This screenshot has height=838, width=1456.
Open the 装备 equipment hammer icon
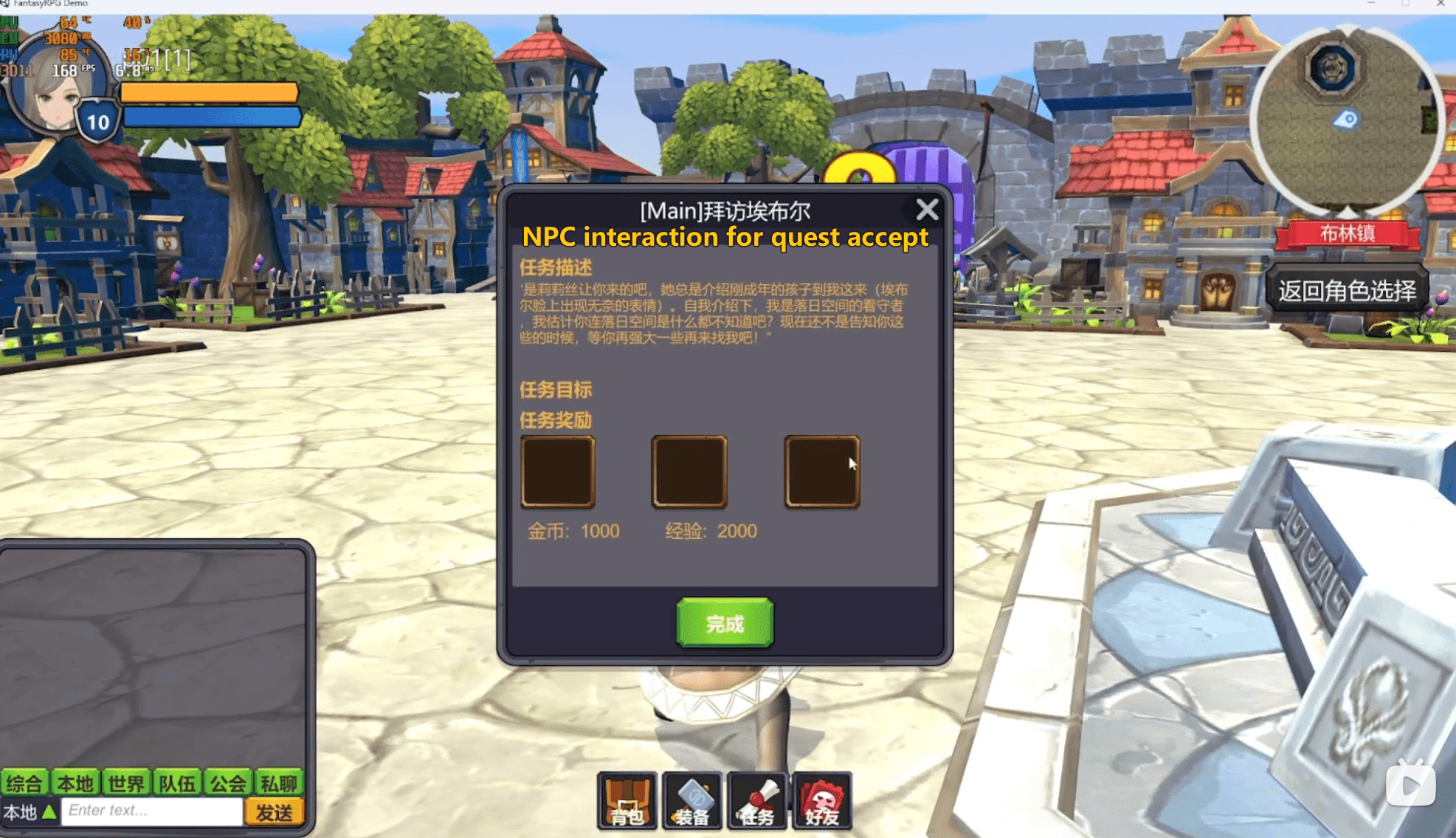point(691,803)
